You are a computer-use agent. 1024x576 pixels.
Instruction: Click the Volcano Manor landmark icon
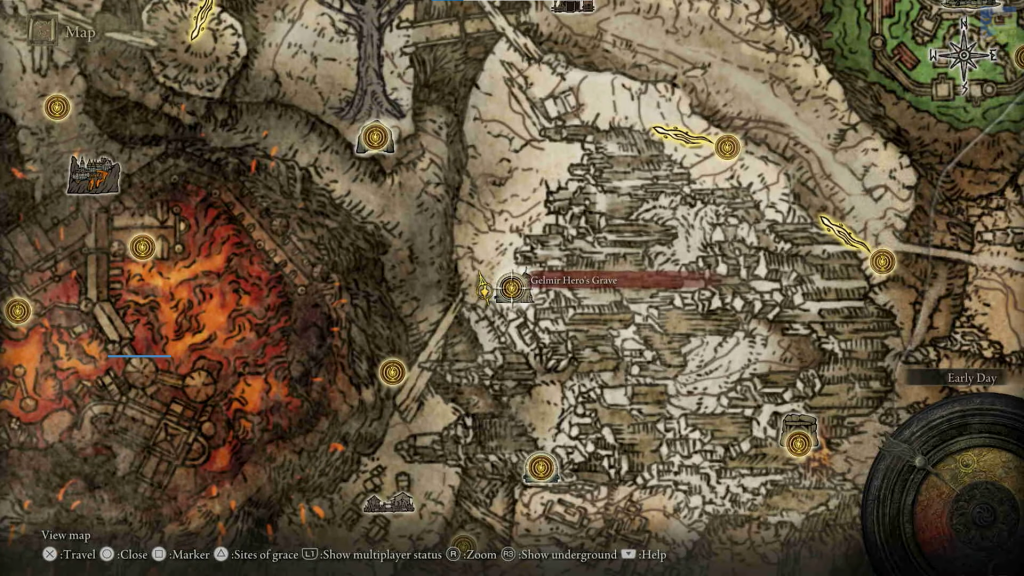92,174
